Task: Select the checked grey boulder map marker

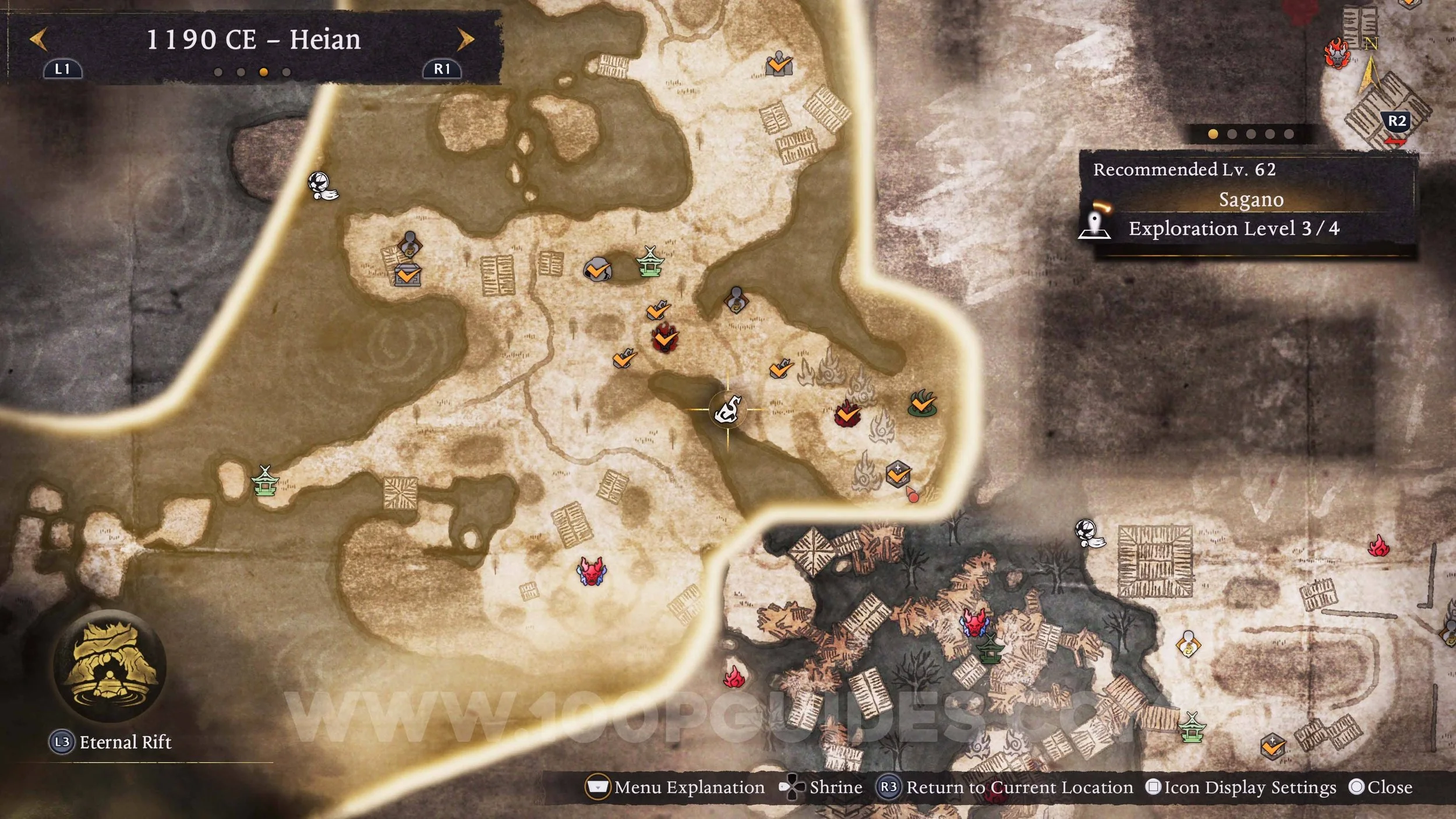Action: (x=596, y=270)
